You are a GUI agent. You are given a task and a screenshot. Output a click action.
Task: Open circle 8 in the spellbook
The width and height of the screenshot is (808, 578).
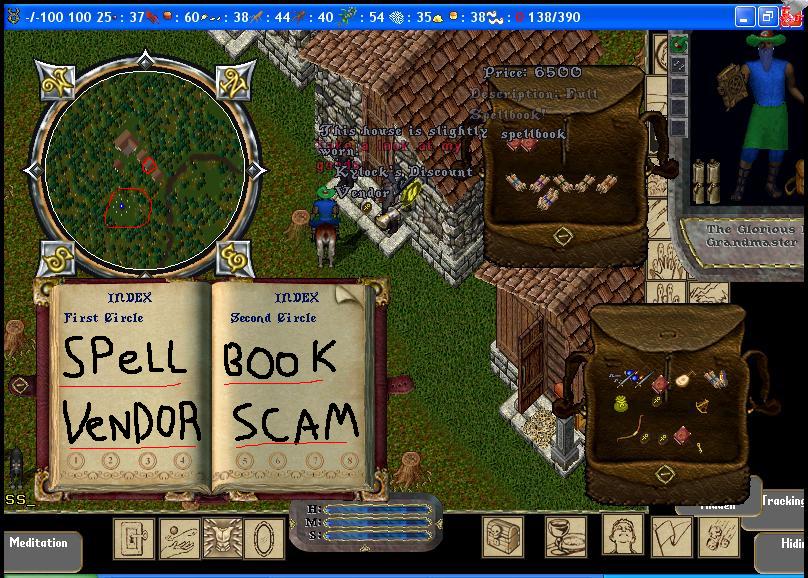tap(349, 462)
